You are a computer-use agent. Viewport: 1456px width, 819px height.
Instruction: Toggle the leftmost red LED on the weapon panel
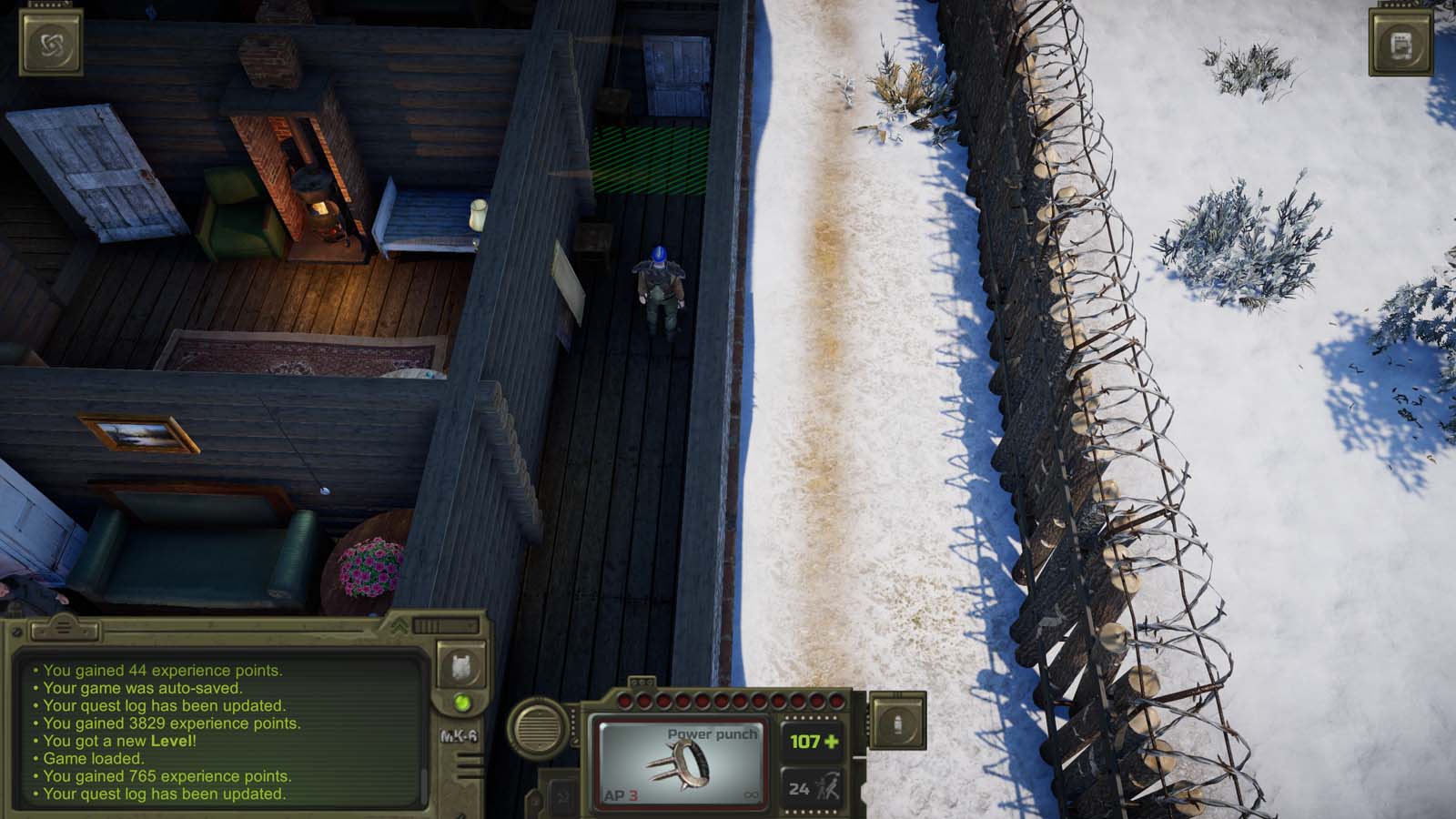[624, 701]
